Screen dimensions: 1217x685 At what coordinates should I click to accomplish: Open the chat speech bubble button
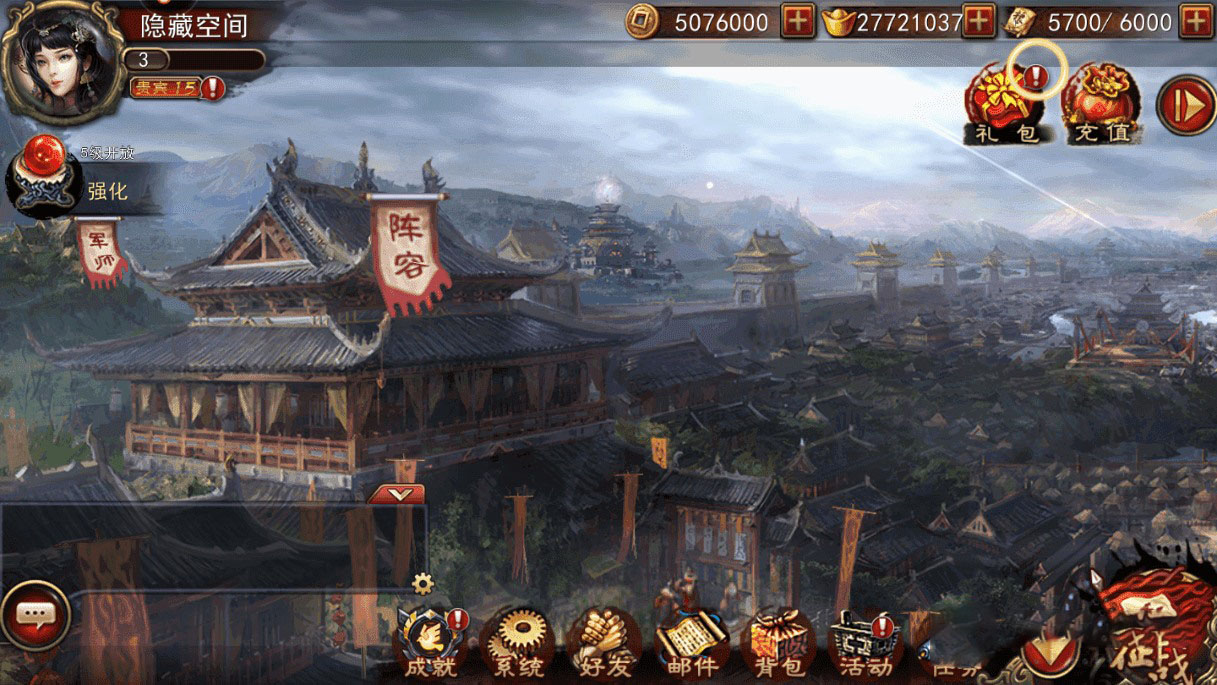(x=37, y=616)
